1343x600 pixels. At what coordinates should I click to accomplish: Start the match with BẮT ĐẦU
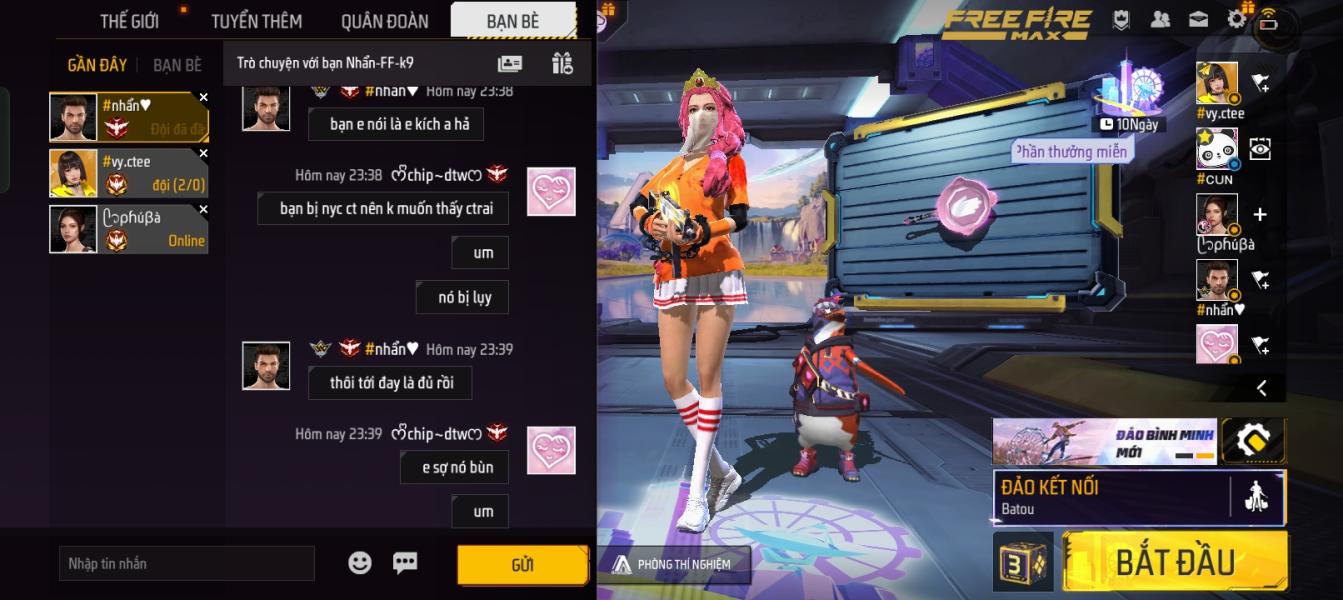point(1174,562)
